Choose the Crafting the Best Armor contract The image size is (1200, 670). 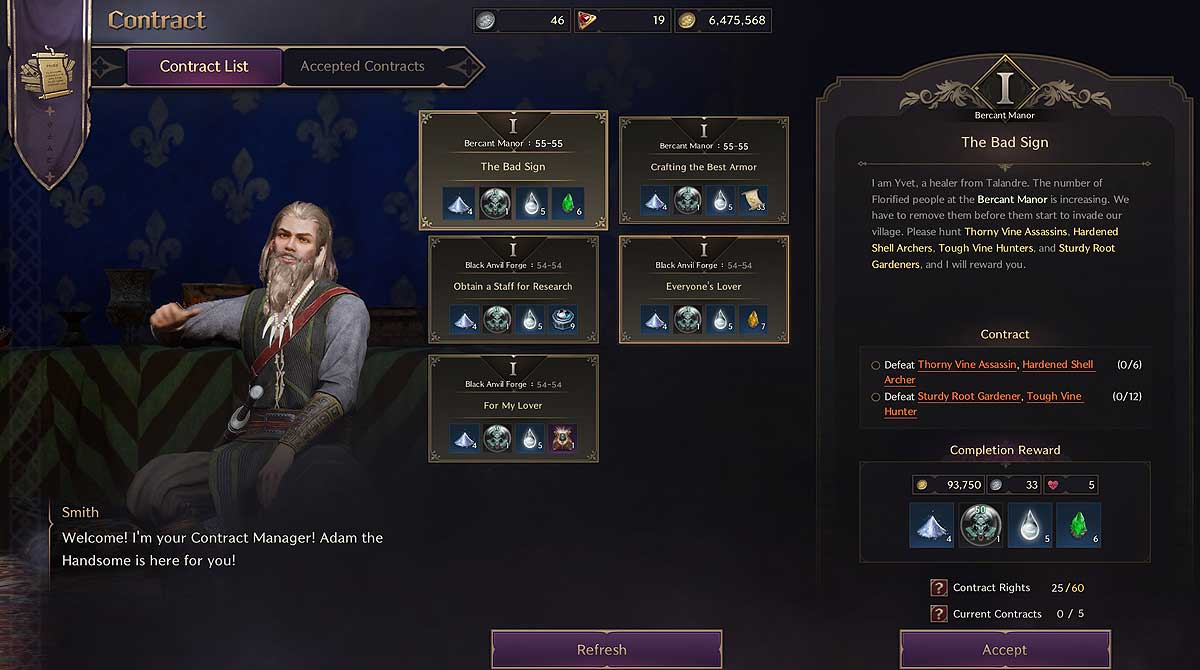click(x=703, y=168)
